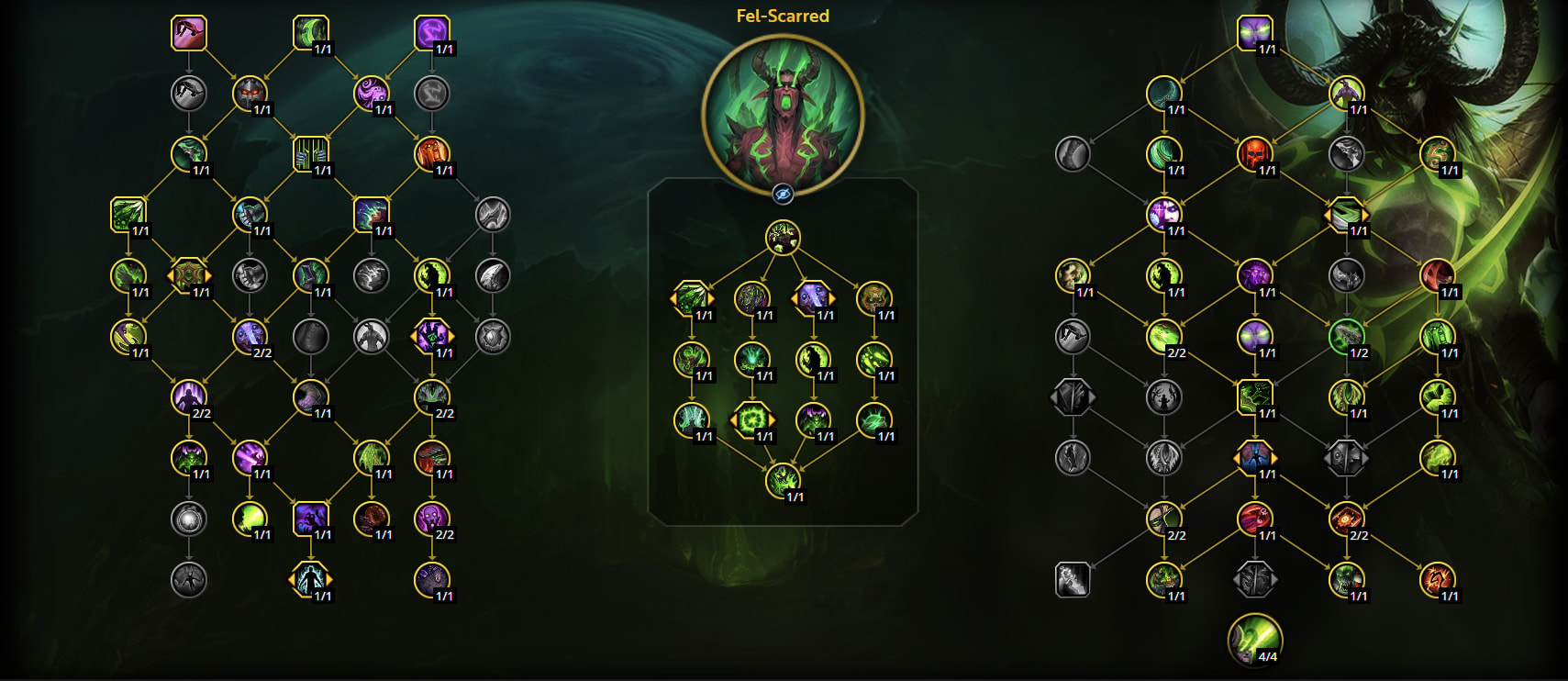Select the purple square orb talent

click(x=432, y=33)
